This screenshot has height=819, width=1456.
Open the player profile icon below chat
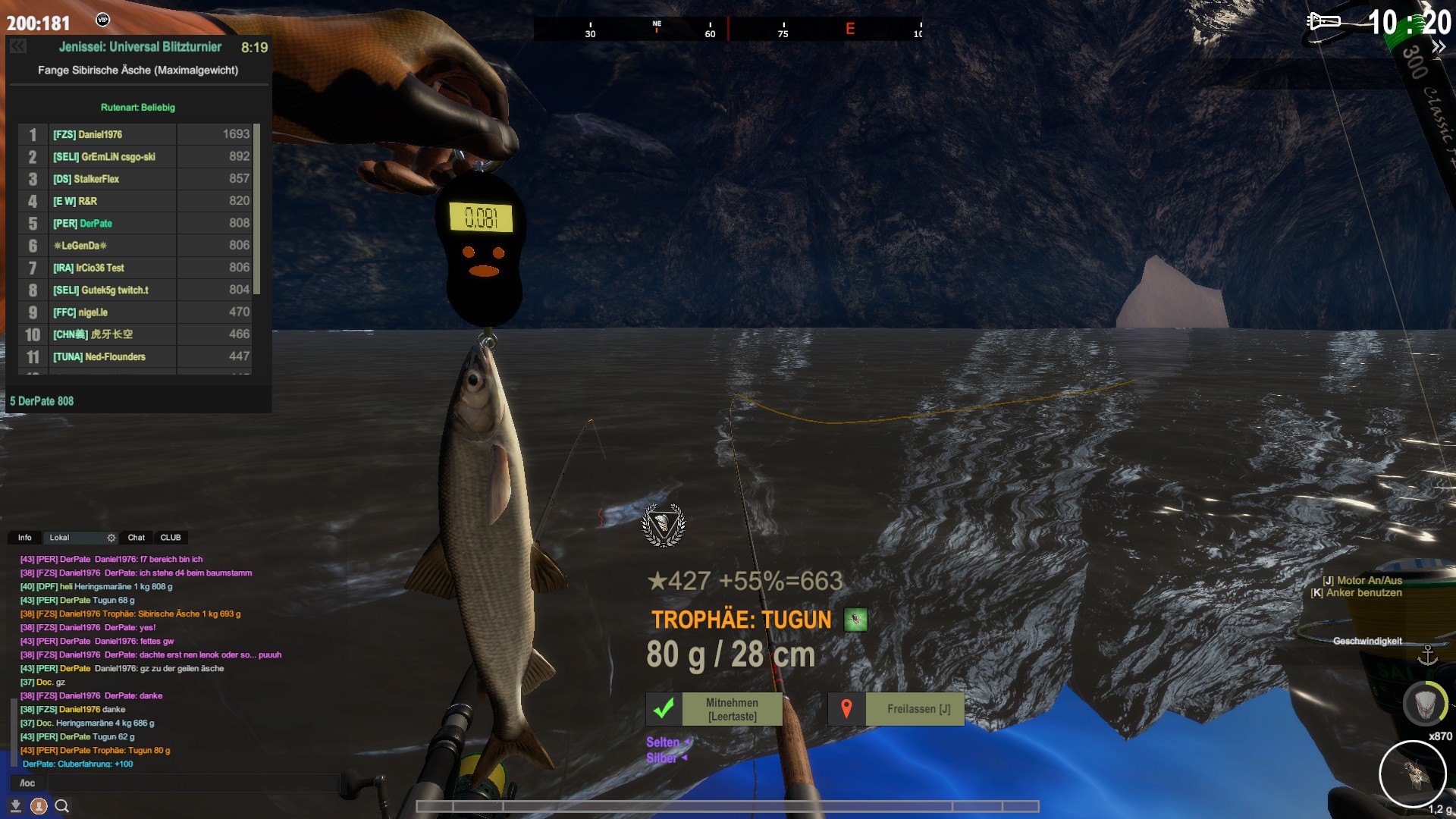[x=39, y=806]
